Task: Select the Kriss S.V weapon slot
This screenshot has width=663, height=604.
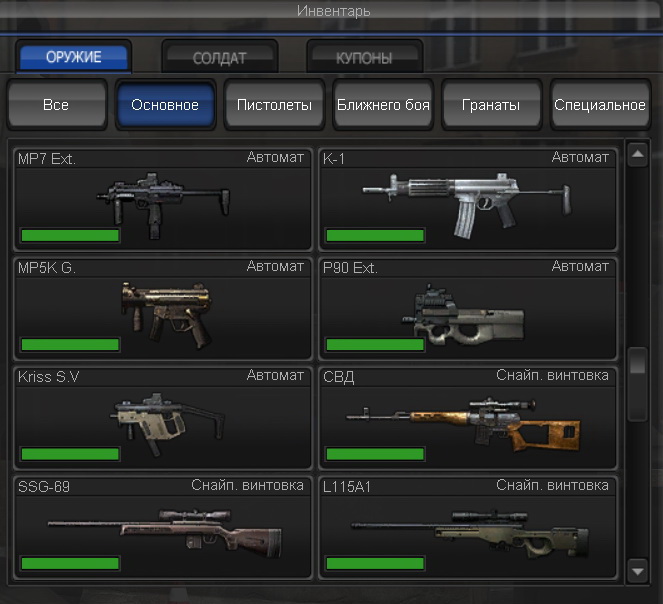Action: pyautogui.click(x=161, y=417)
